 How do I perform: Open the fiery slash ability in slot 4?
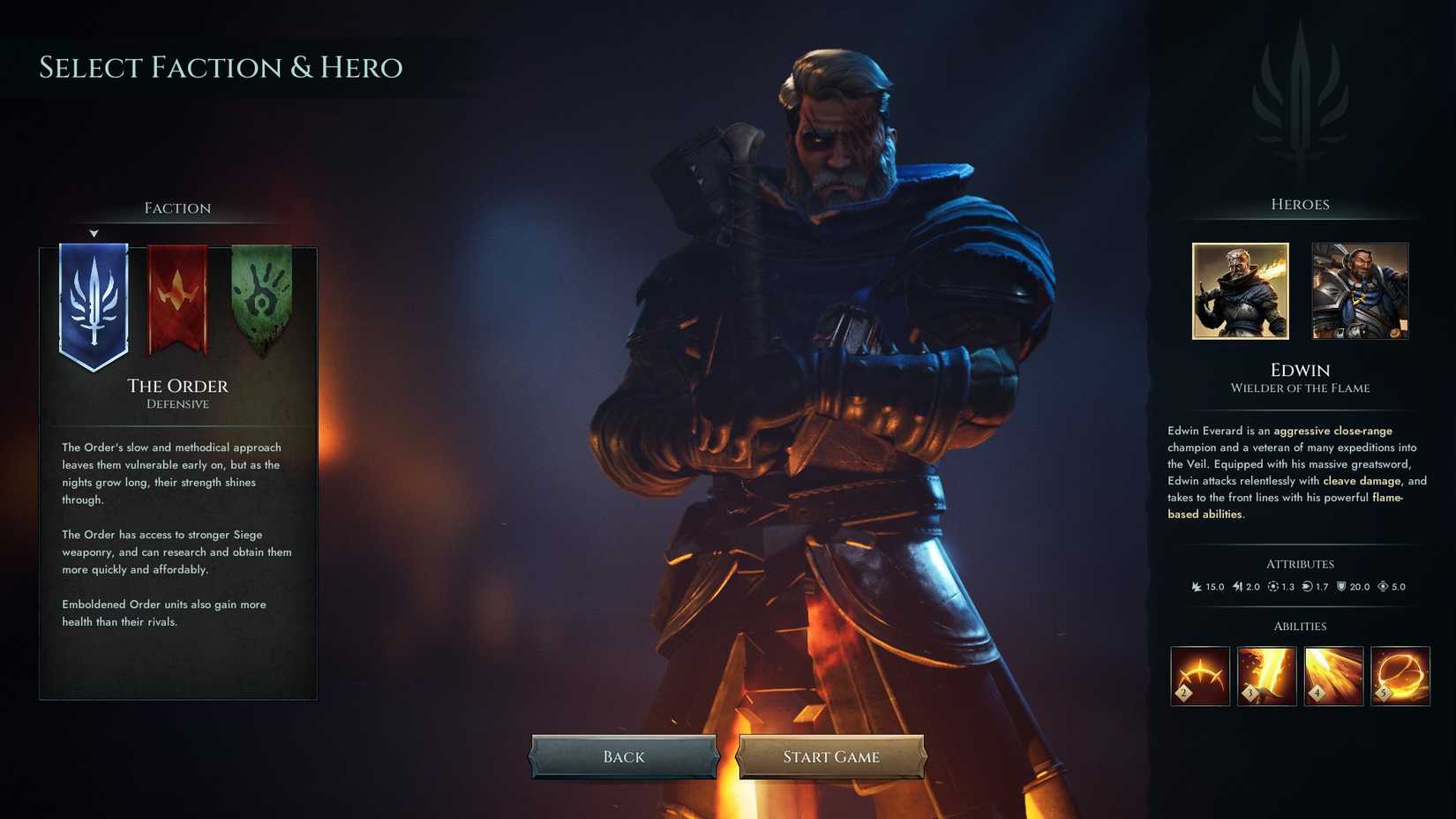pos(1334,675)
